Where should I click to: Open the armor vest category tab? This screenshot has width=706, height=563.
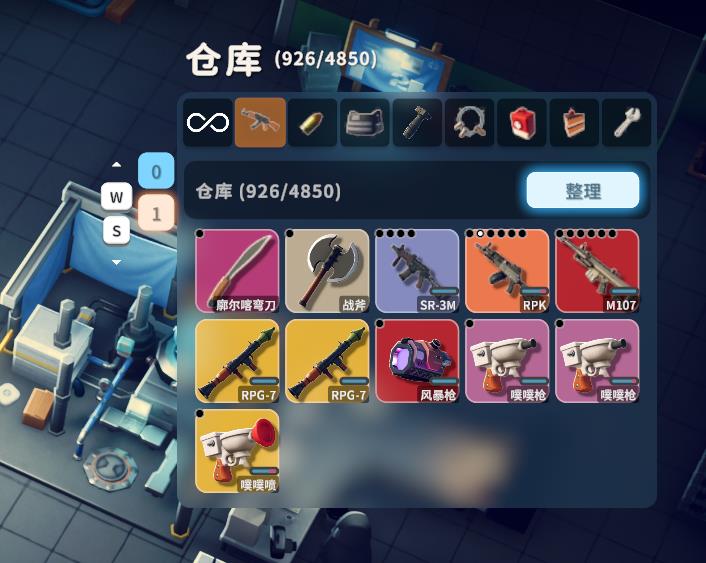coord(365,123)
